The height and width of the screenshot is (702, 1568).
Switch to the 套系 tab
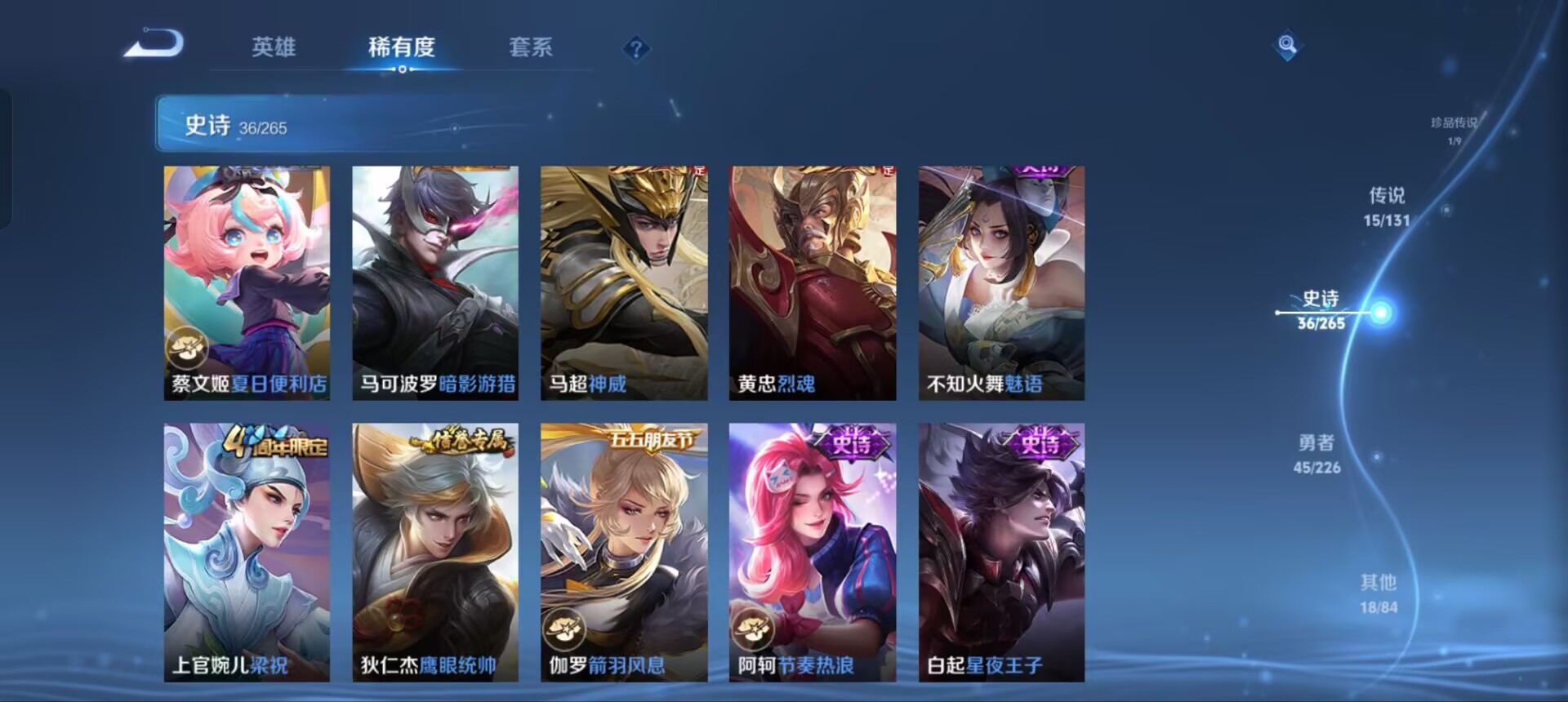tap(531, 48)
